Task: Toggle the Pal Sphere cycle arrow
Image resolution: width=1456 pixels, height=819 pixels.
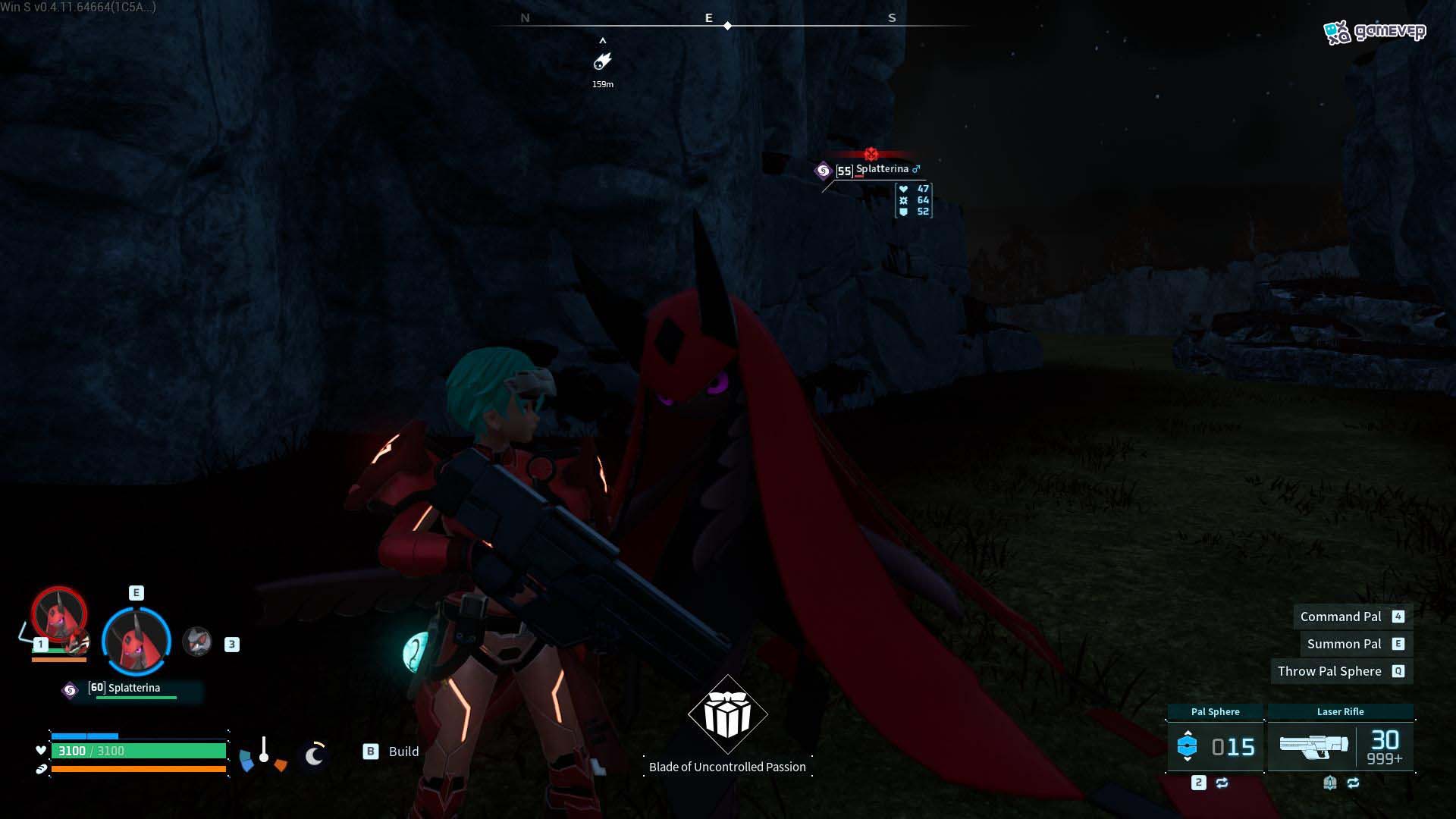Action: click(1222, 783)
